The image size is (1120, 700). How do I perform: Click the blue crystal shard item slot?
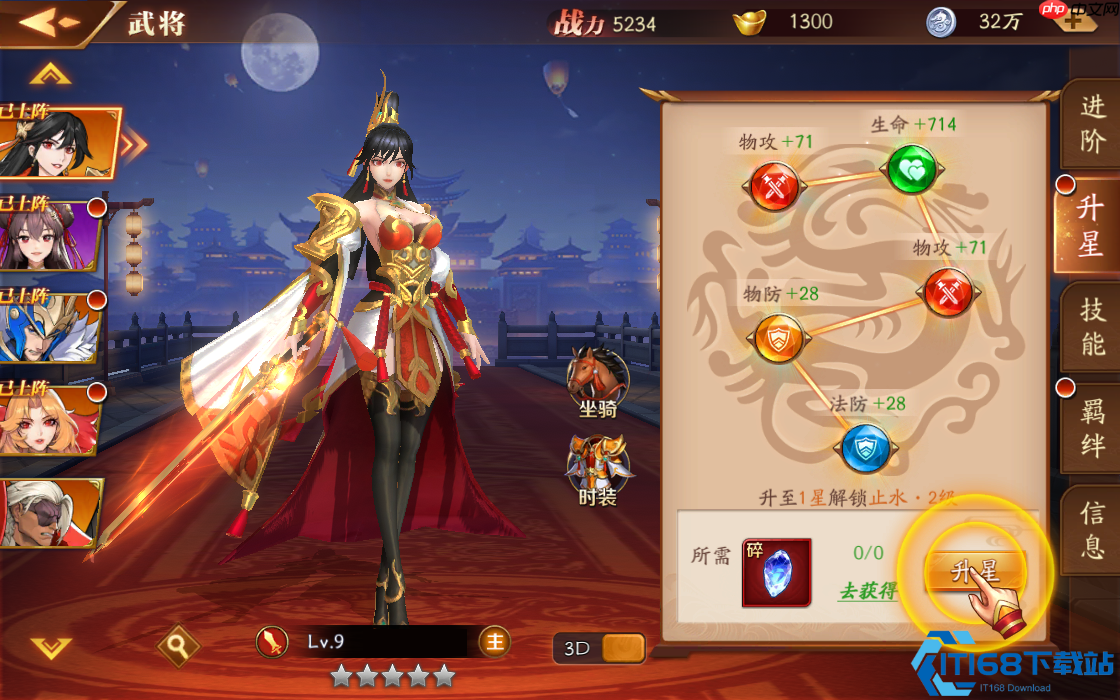(x=776, y=573)
